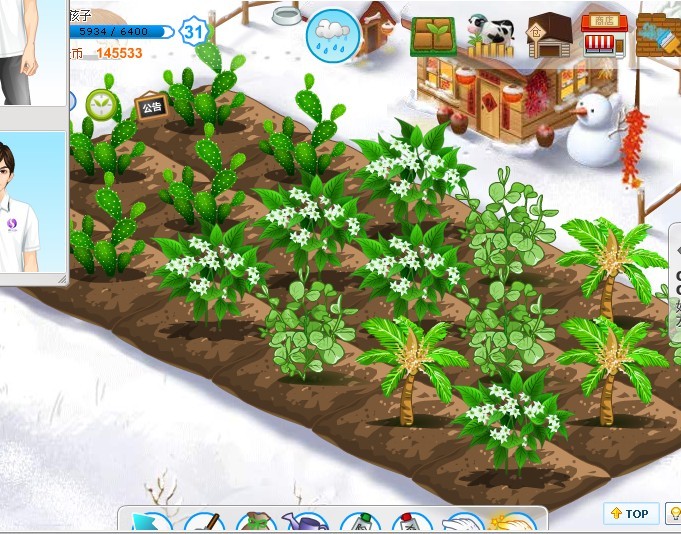Pick the green-capped spray bottle

click(360, 524)
